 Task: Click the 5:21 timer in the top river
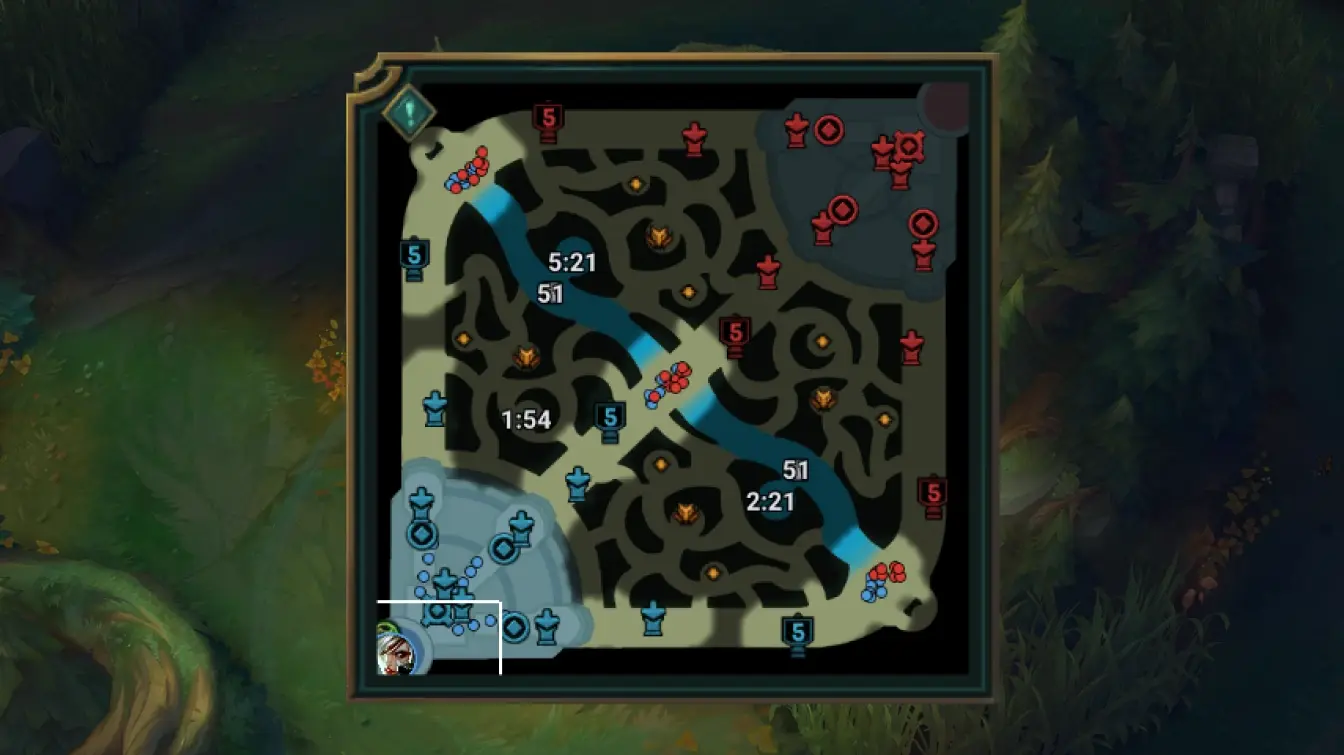(572, 264)
